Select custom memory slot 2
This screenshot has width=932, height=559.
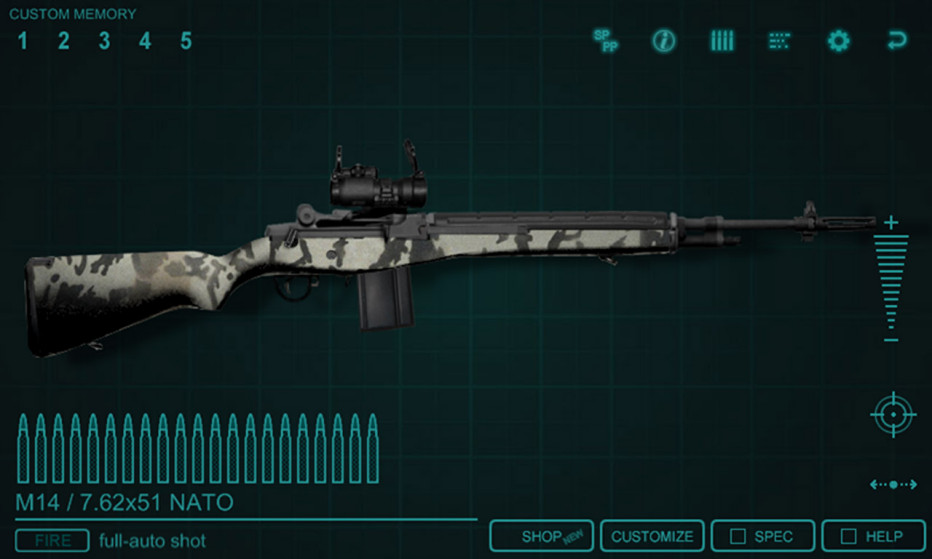[63, 41]
